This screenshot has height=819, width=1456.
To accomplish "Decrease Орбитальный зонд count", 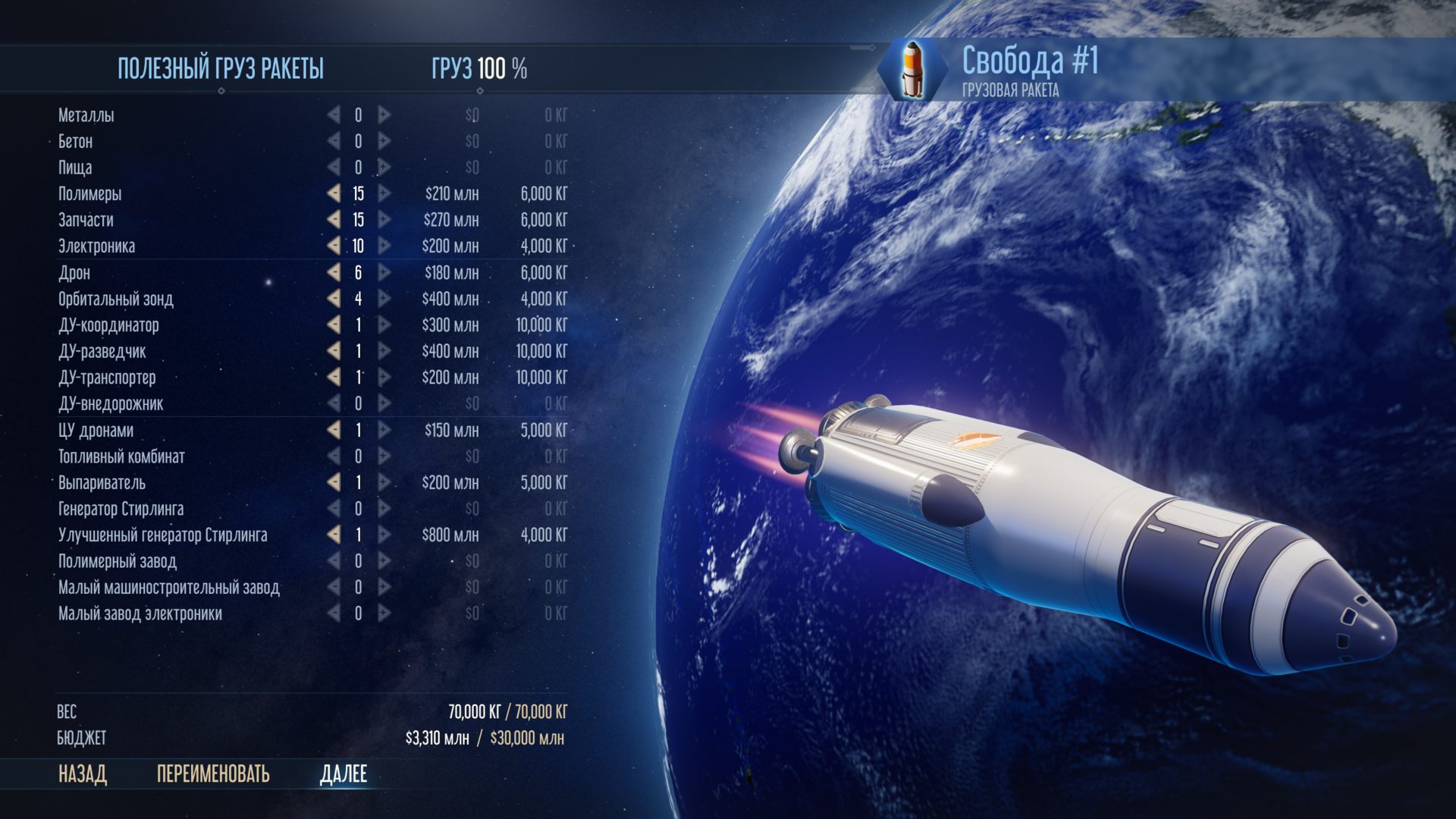I will tap(334, 299).
